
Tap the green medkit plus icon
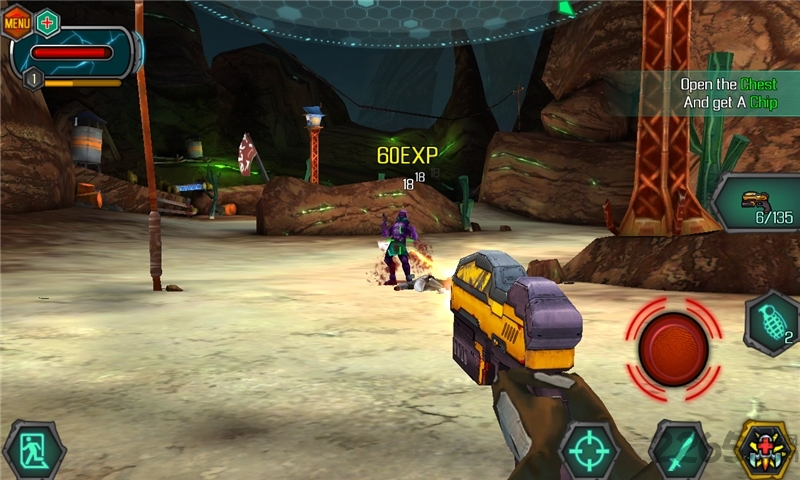tap(47, 22)
